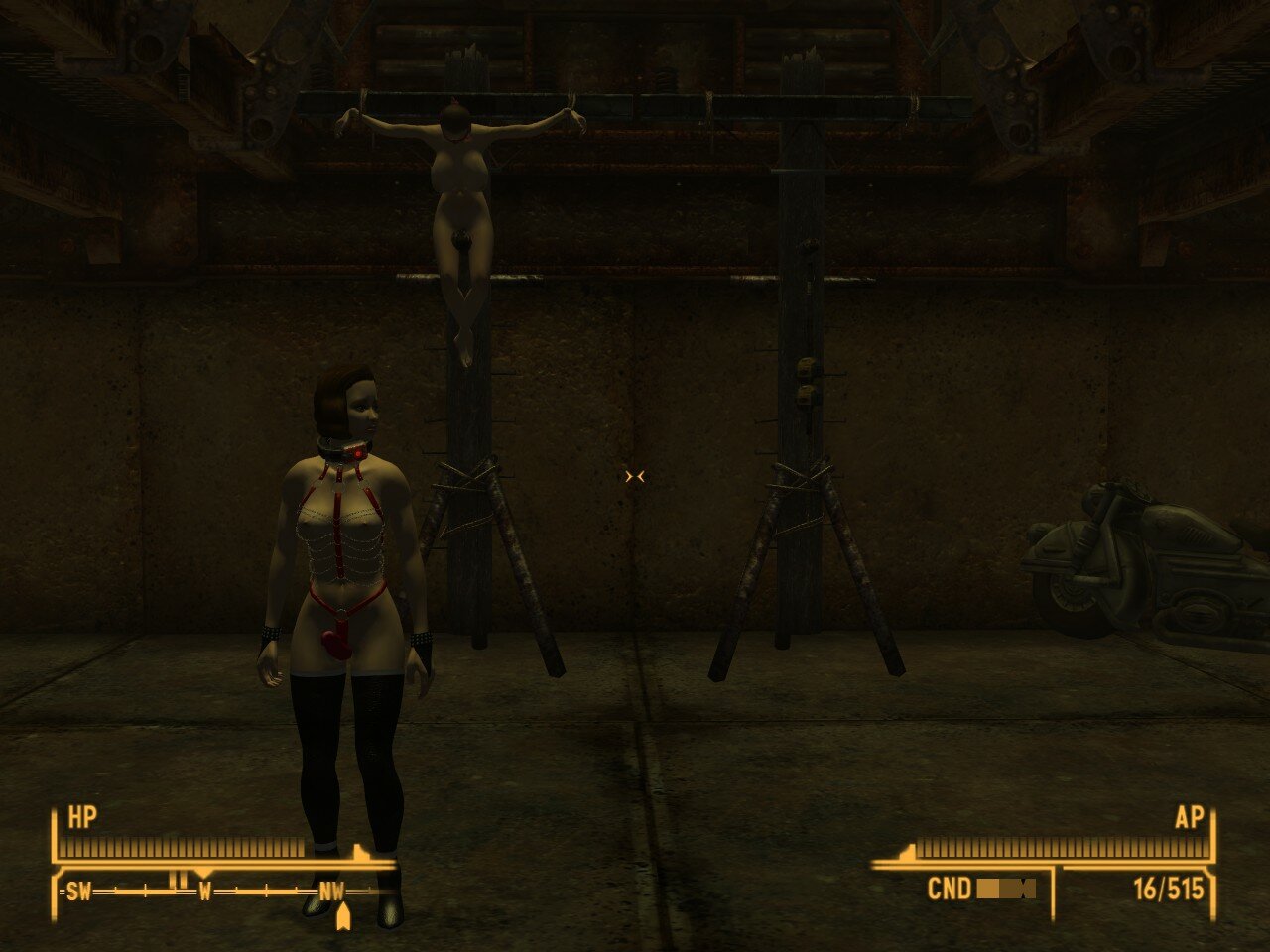
Task: Click the NW heading on the compass
Action: point(330,892)
